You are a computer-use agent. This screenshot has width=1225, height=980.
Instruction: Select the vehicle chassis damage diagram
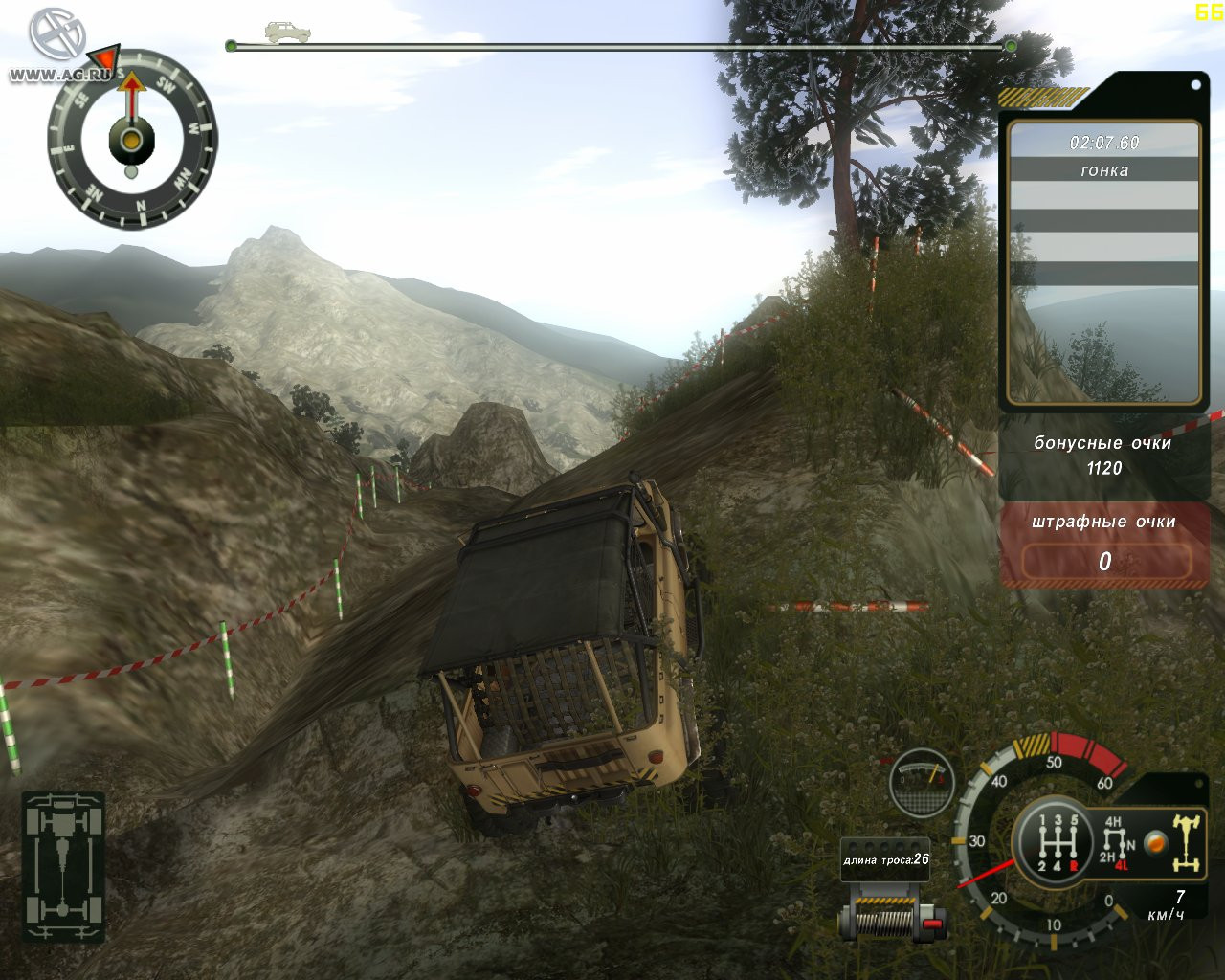click(63, 866)
